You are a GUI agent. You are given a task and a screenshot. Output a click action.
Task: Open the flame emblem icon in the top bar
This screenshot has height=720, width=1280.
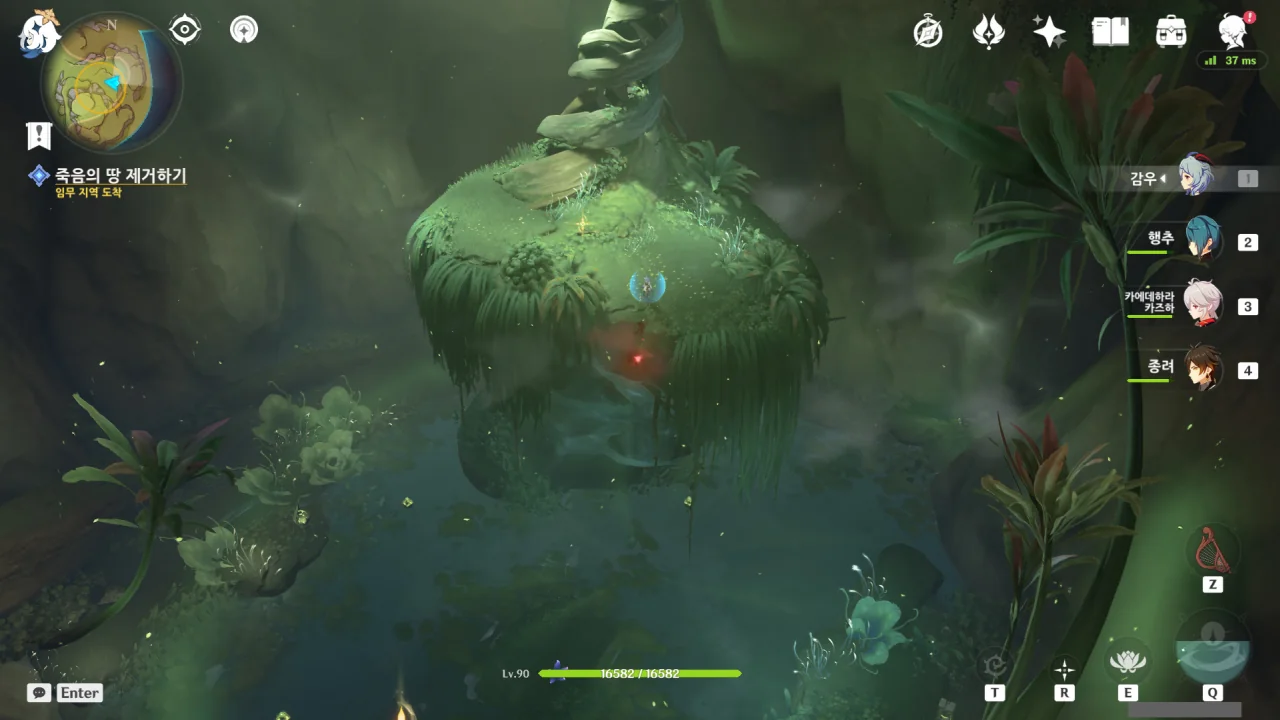988,32
